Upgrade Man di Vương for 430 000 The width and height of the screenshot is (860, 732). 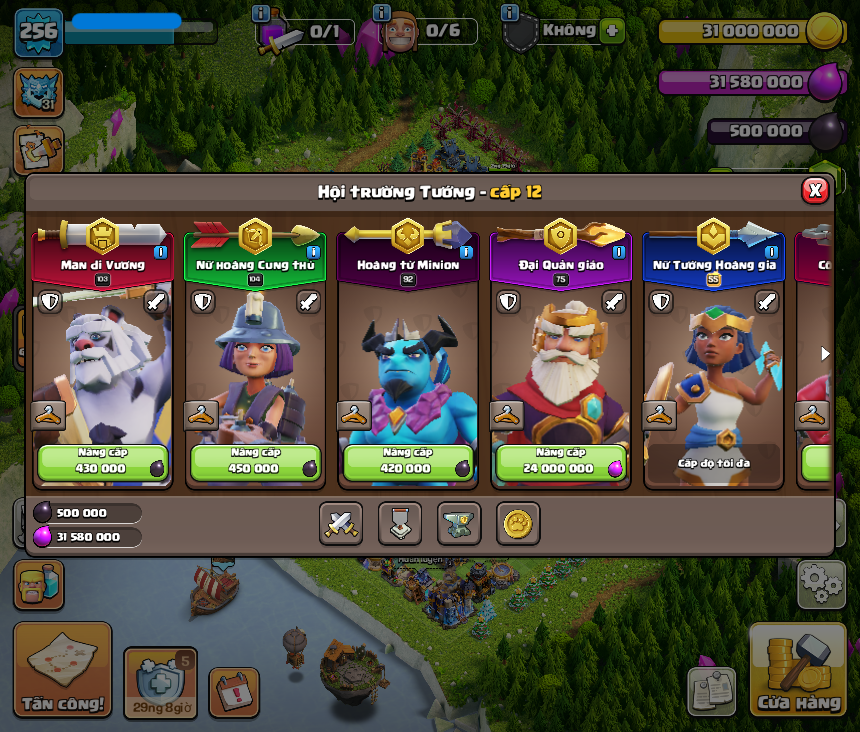[103, 462]
